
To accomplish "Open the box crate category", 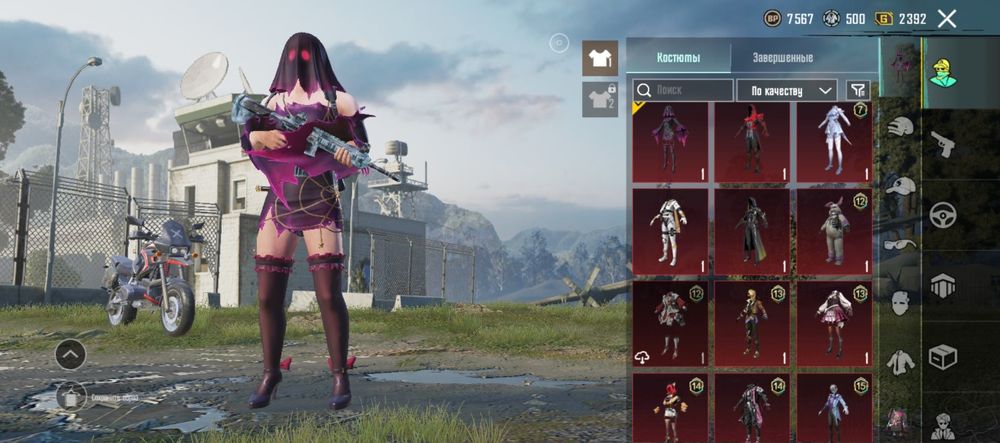I will (942, 356).
